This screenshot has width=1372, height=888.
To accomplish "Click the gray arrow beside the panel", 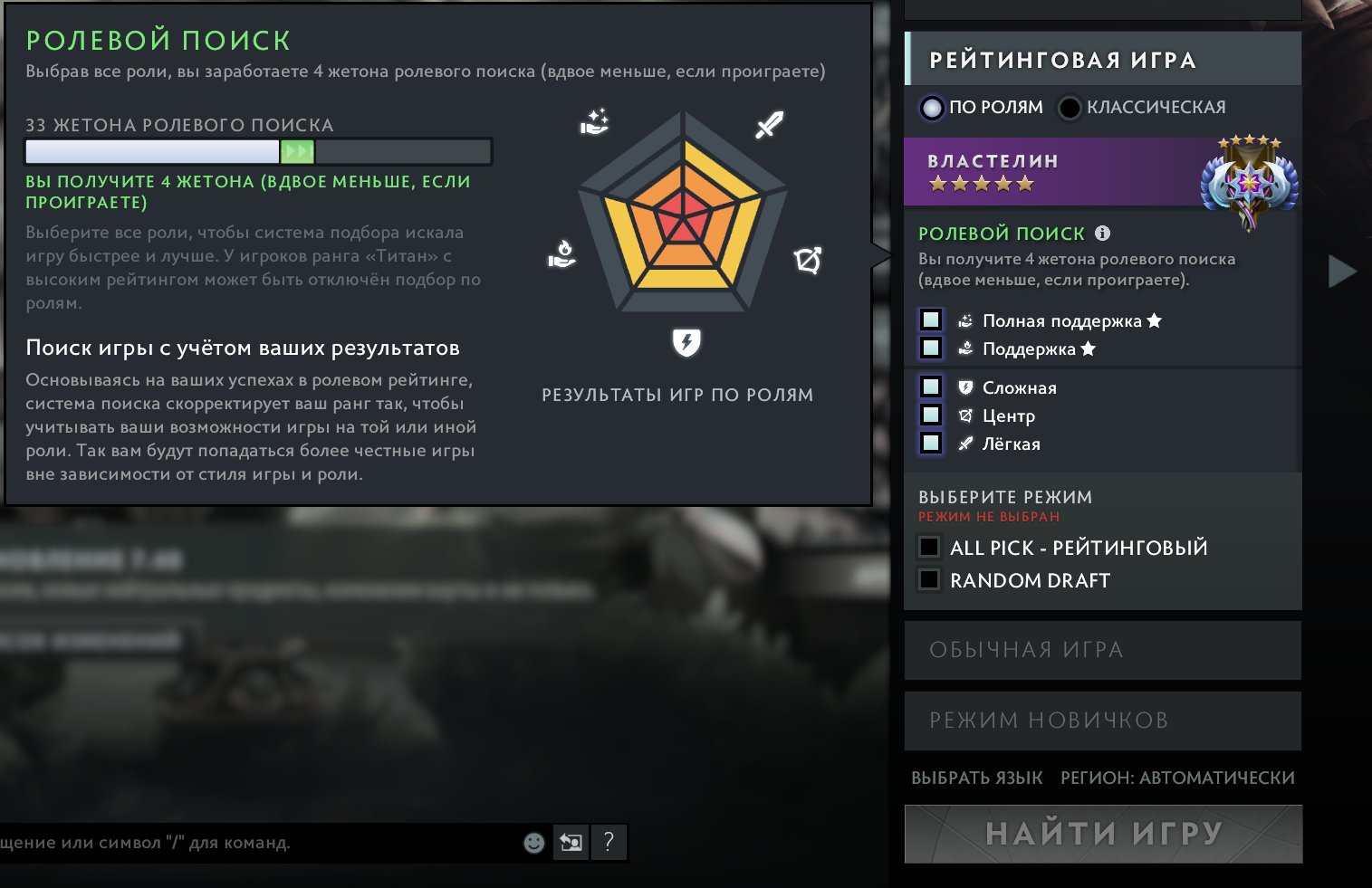I will 1341,272.
